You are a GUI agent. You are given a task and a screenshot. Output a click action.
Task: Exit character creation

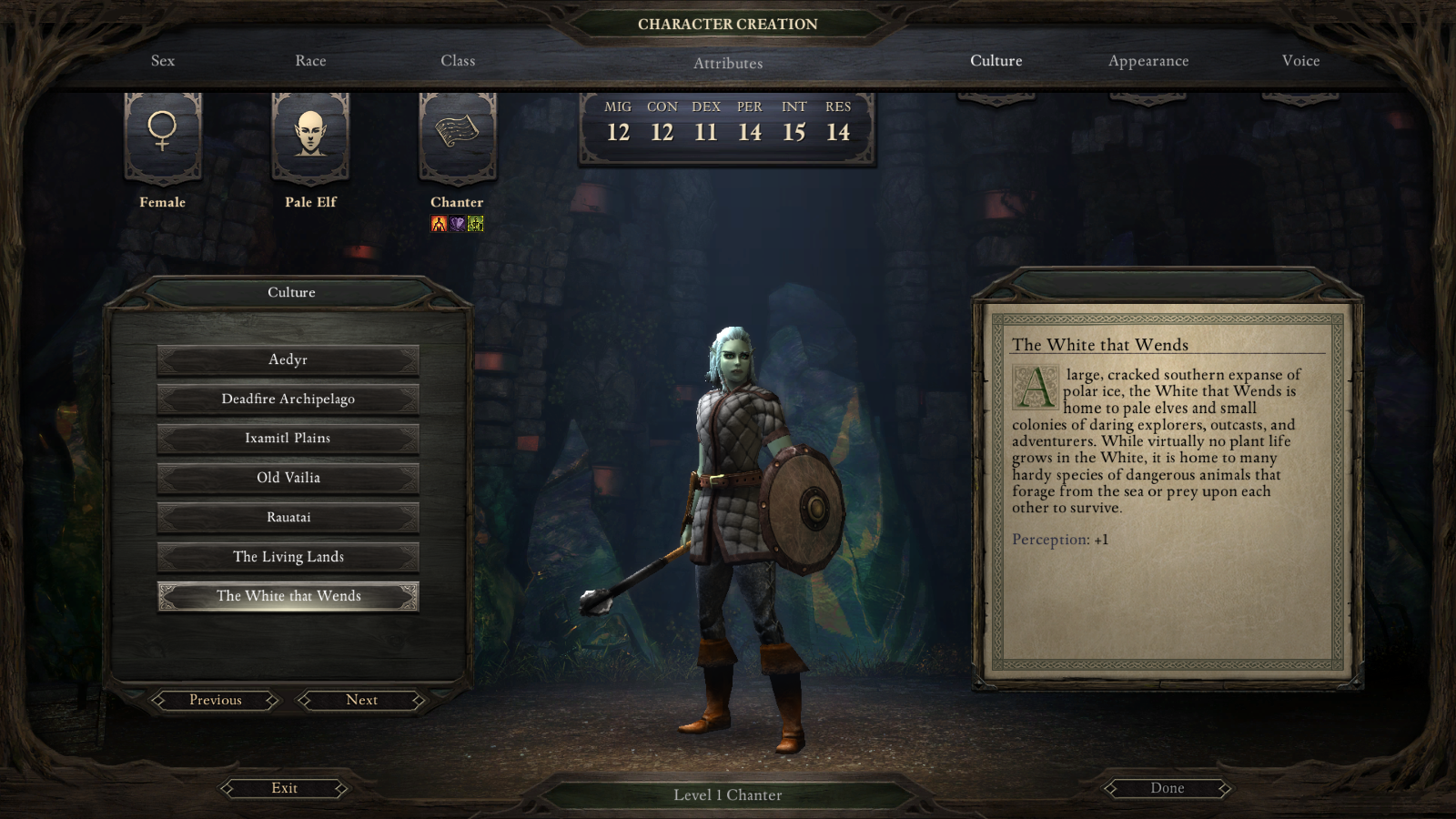point(284,788)
